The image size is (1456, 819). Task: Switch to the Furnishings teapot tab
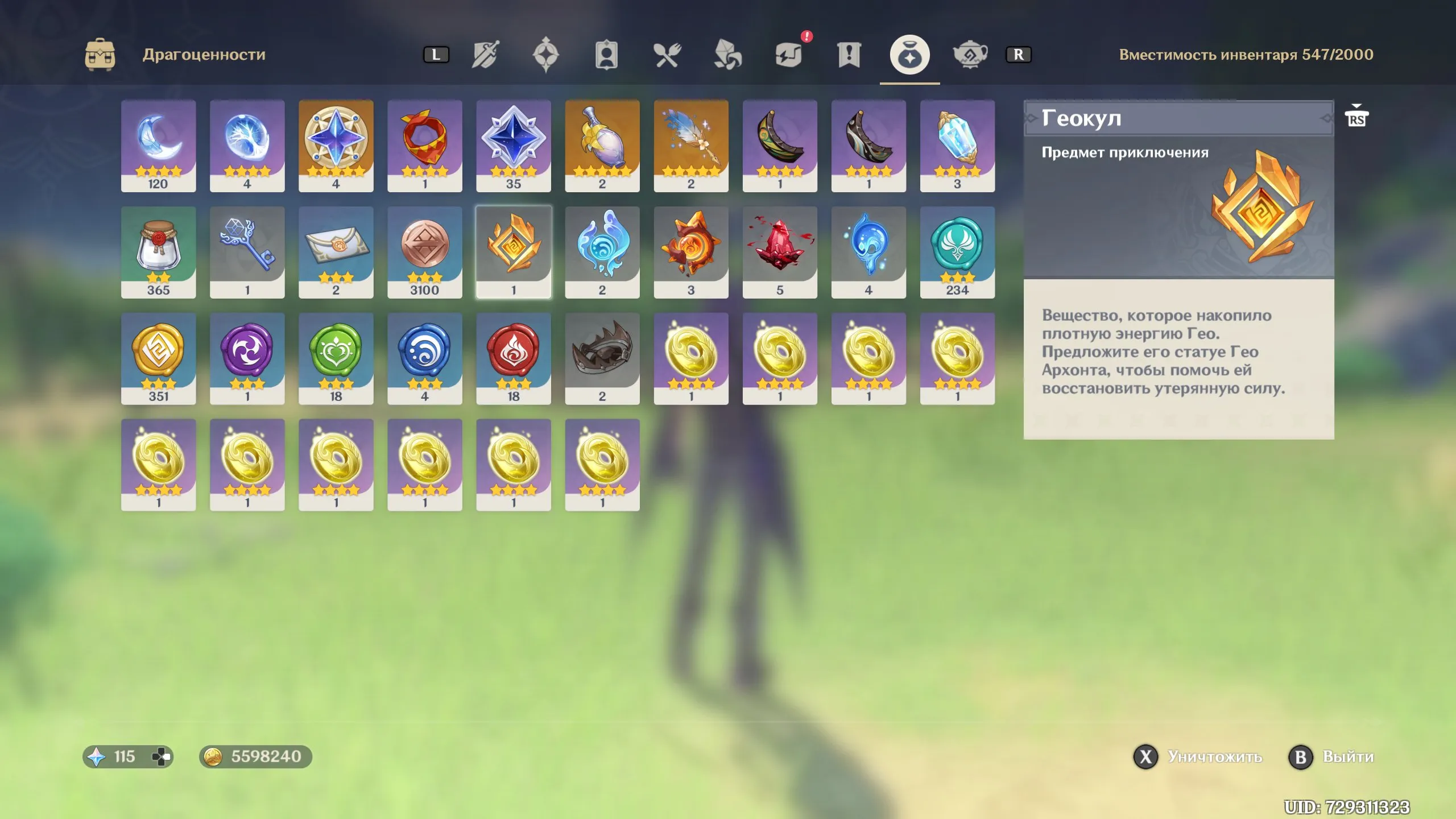click(970, 55)
